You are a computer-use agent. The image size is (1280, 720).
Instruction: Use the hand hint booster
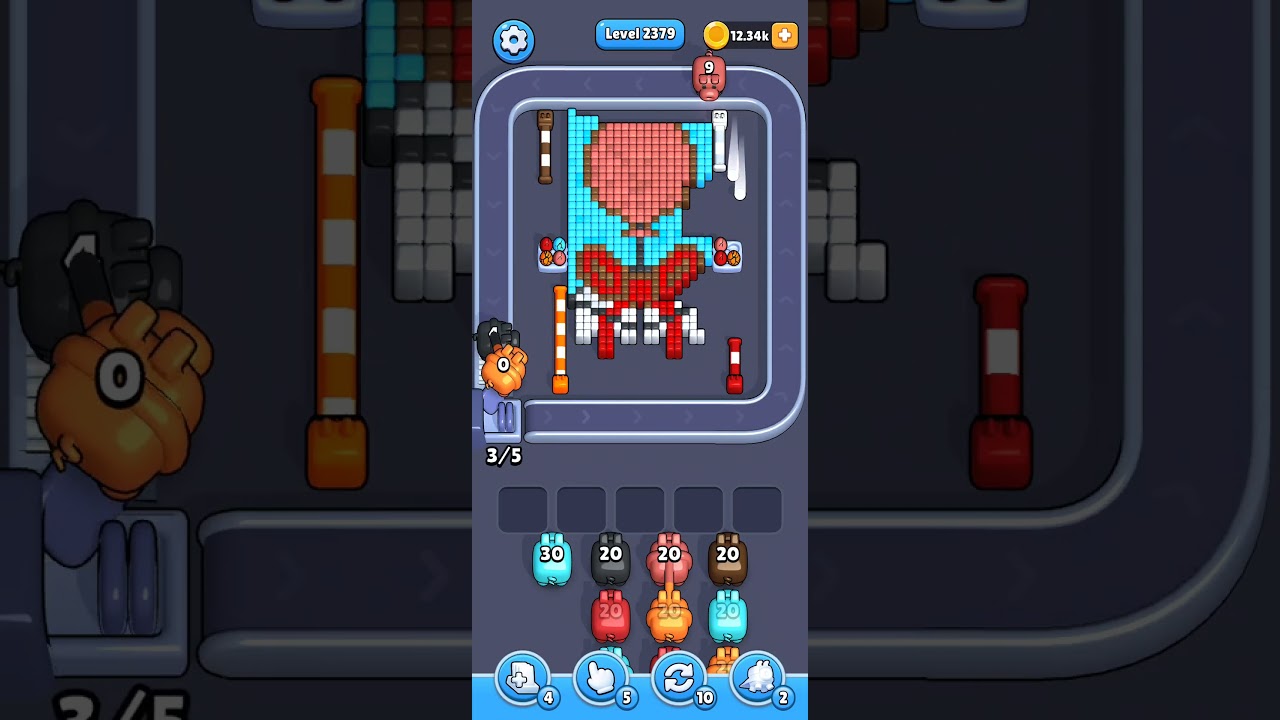(600, 678)
